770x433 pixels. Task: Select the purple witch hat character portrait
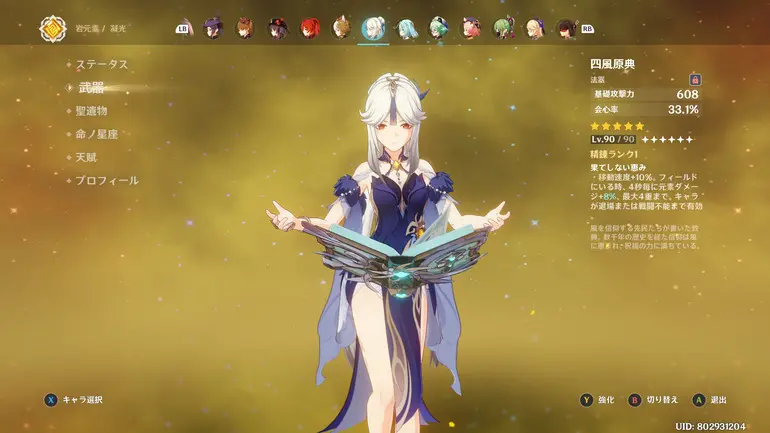click(213, 28)
